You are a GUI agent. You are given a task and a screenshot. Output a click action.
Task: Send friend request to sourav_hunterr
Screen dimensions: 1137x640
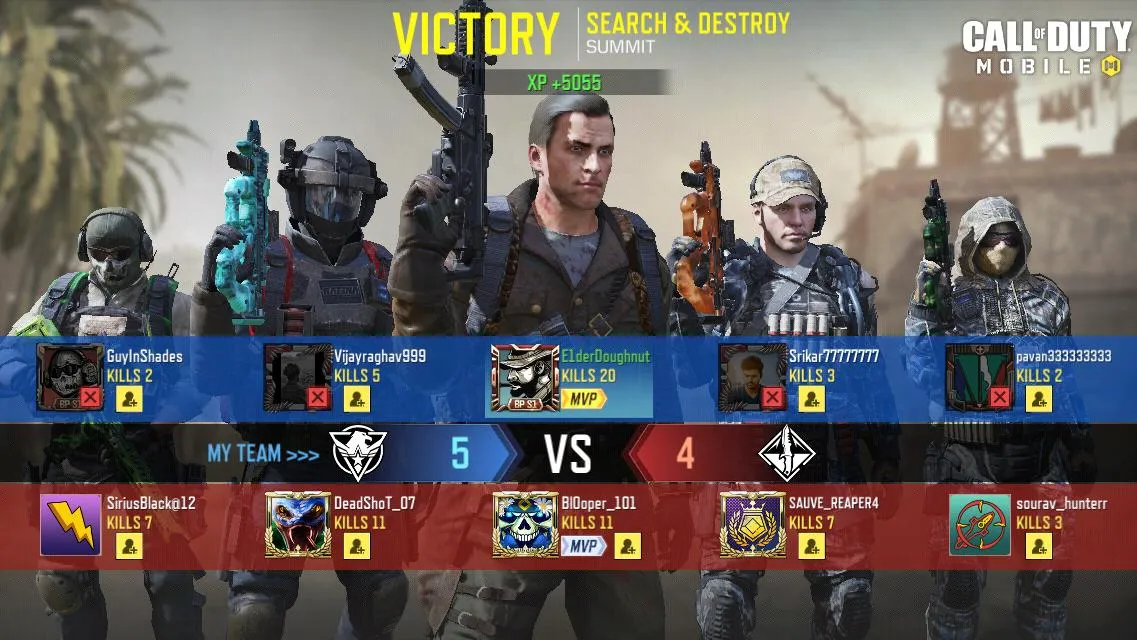(x=1039, y=546)
